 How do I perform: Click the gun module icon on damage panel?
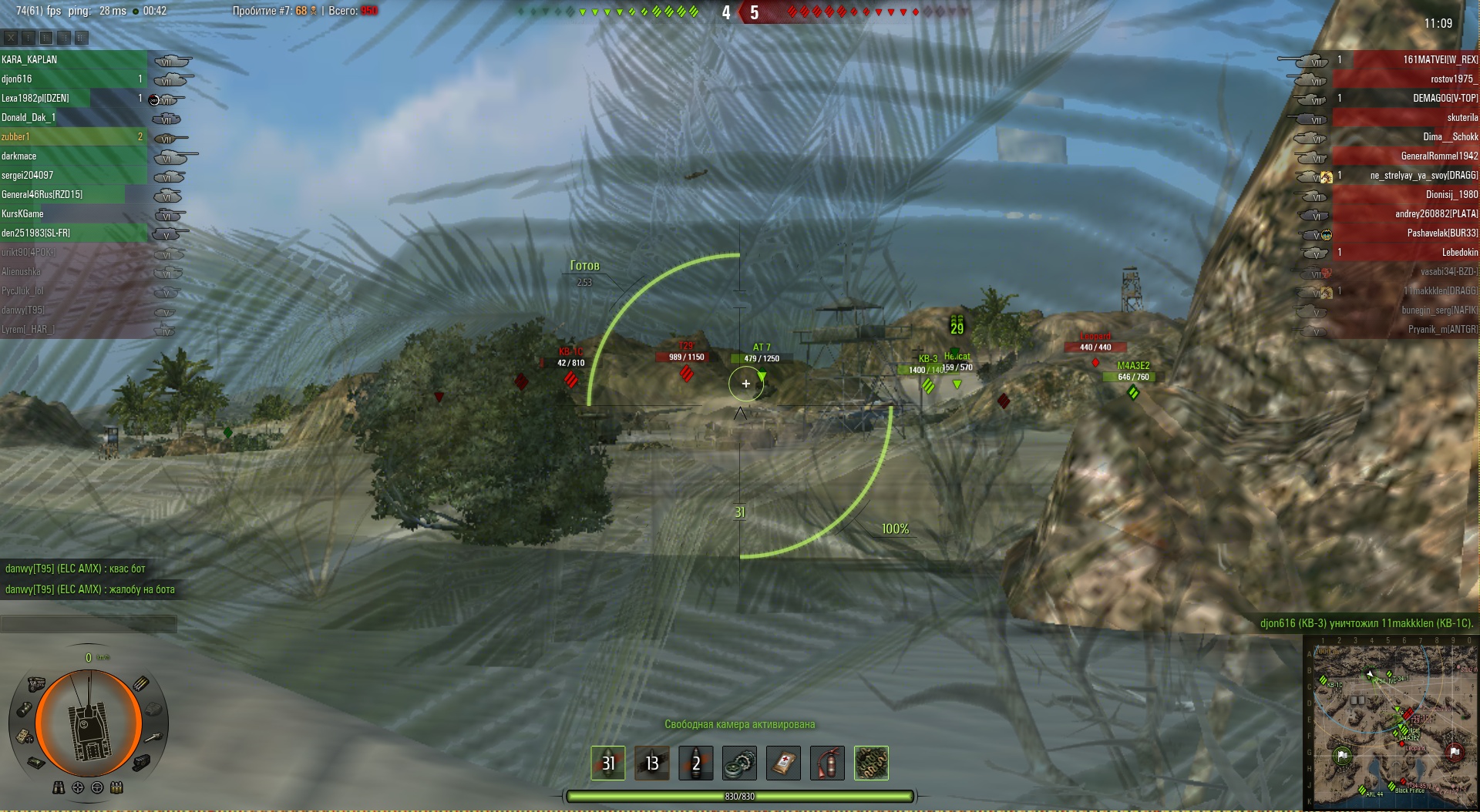(x=154, y=737)
